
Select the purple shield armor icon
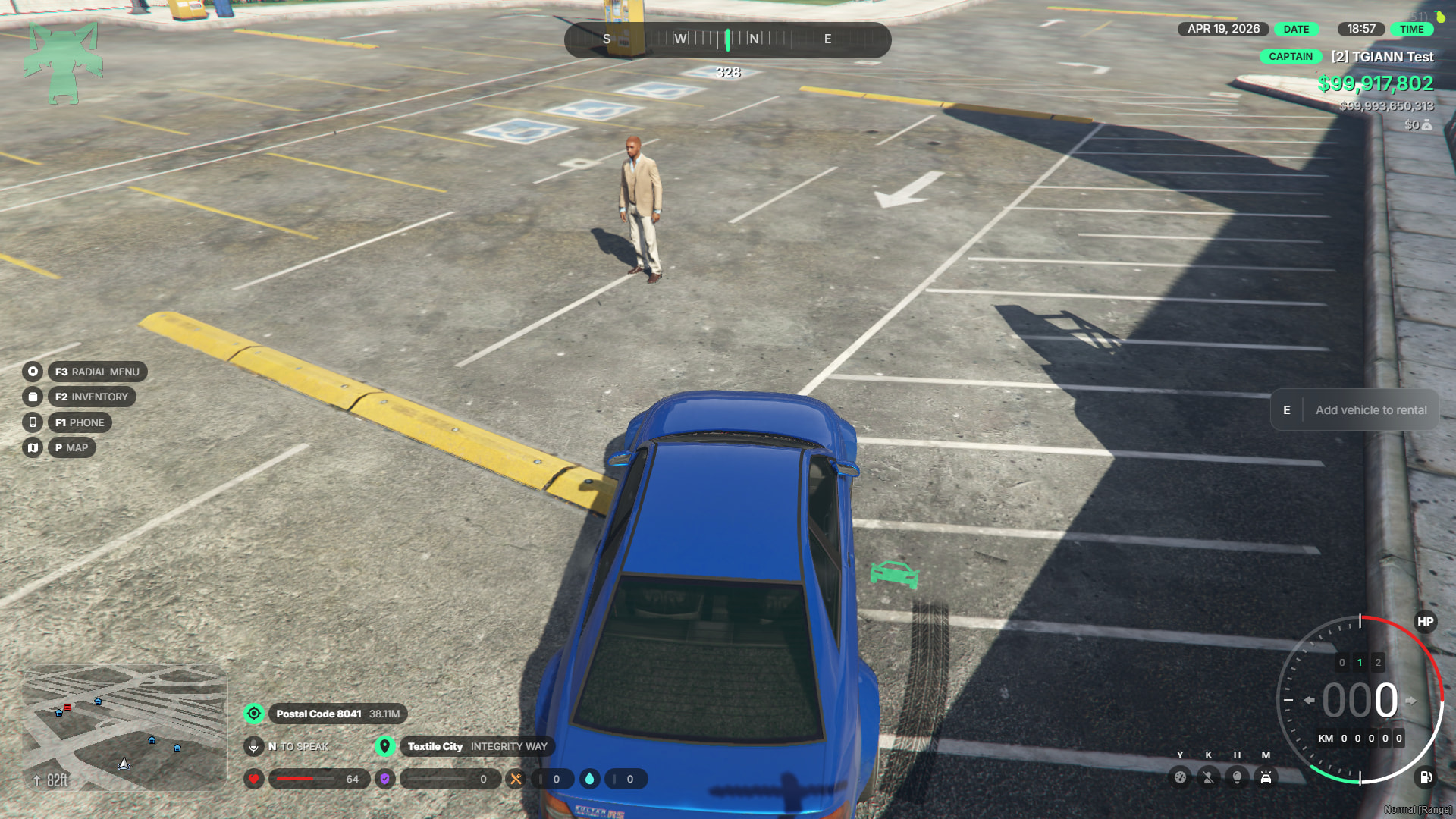click(x=385, y=779)
